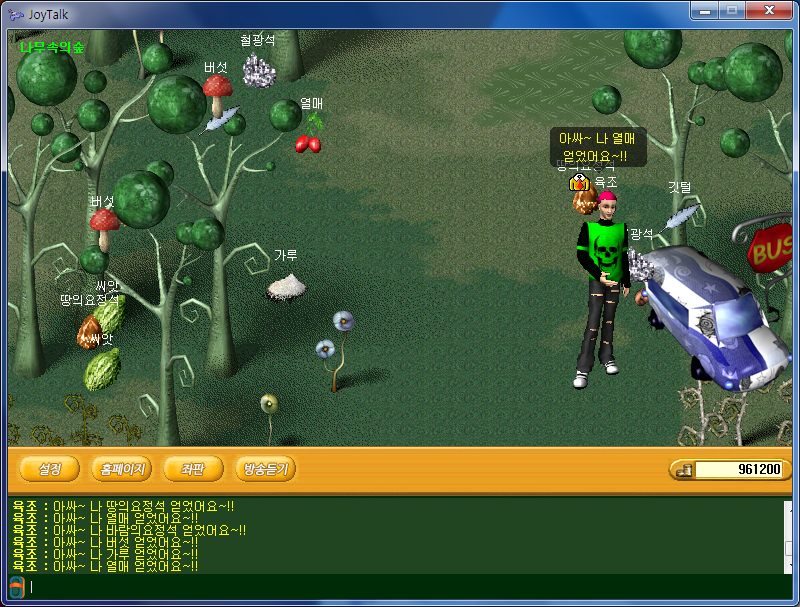Focus the chat text input field
Image resolution: width=800 pixels, height=607 pixels.
click(400, 587)
